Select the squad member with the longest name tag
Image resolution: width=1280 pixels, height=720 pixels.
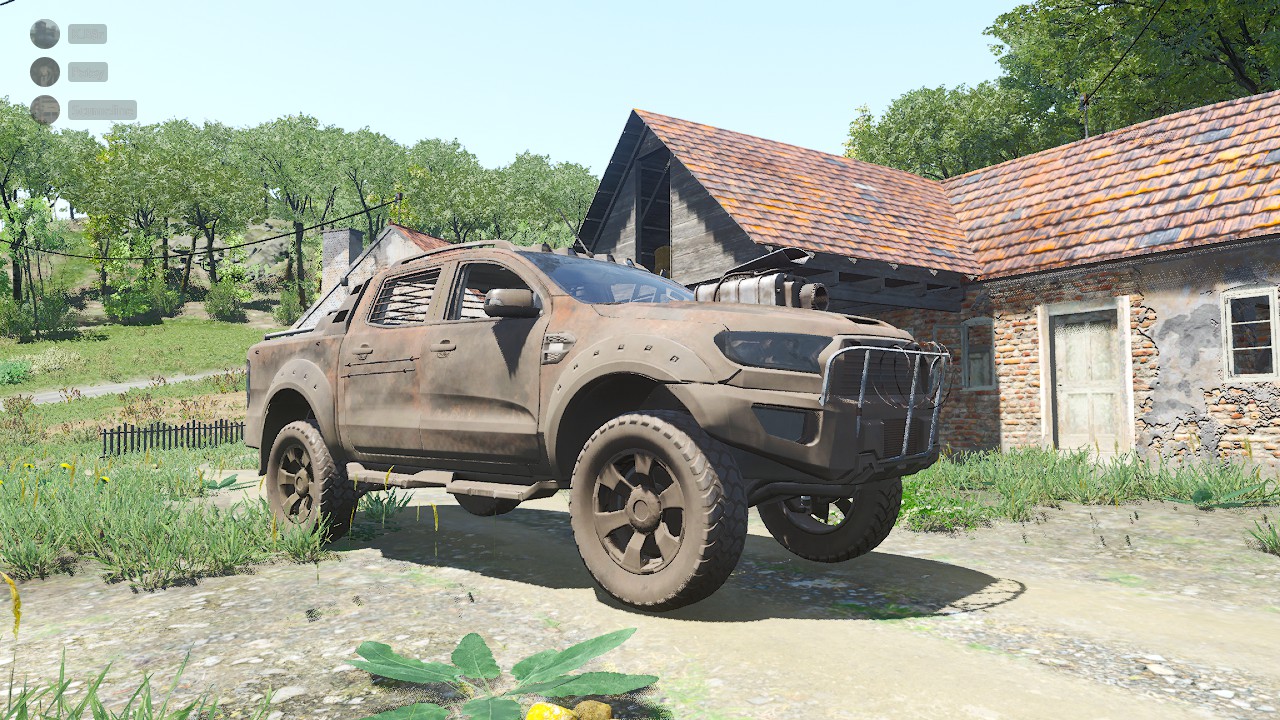click(101, 110)
